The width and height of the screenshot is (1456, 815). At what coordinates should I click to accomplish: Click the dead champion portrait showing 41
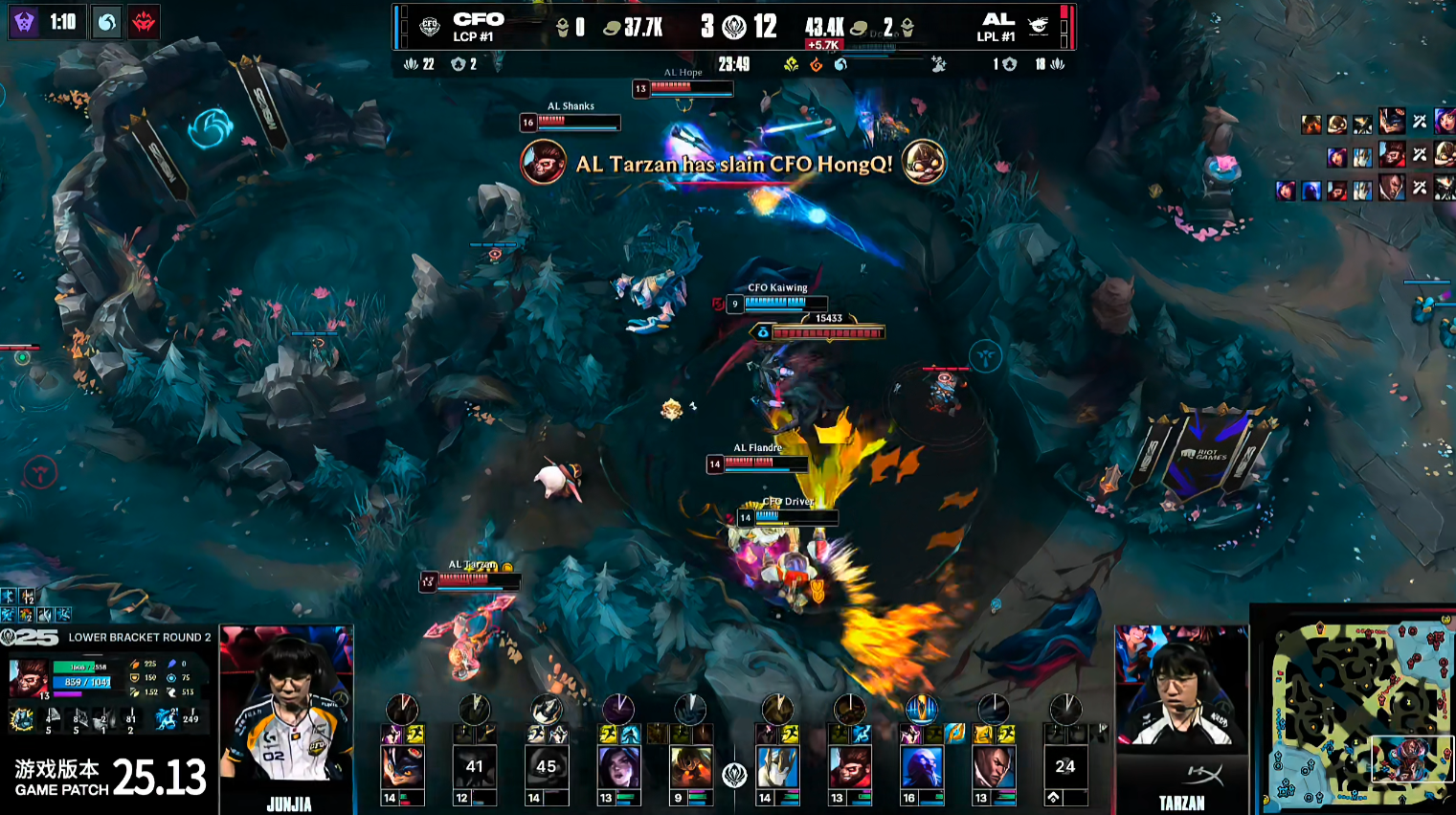474,768
